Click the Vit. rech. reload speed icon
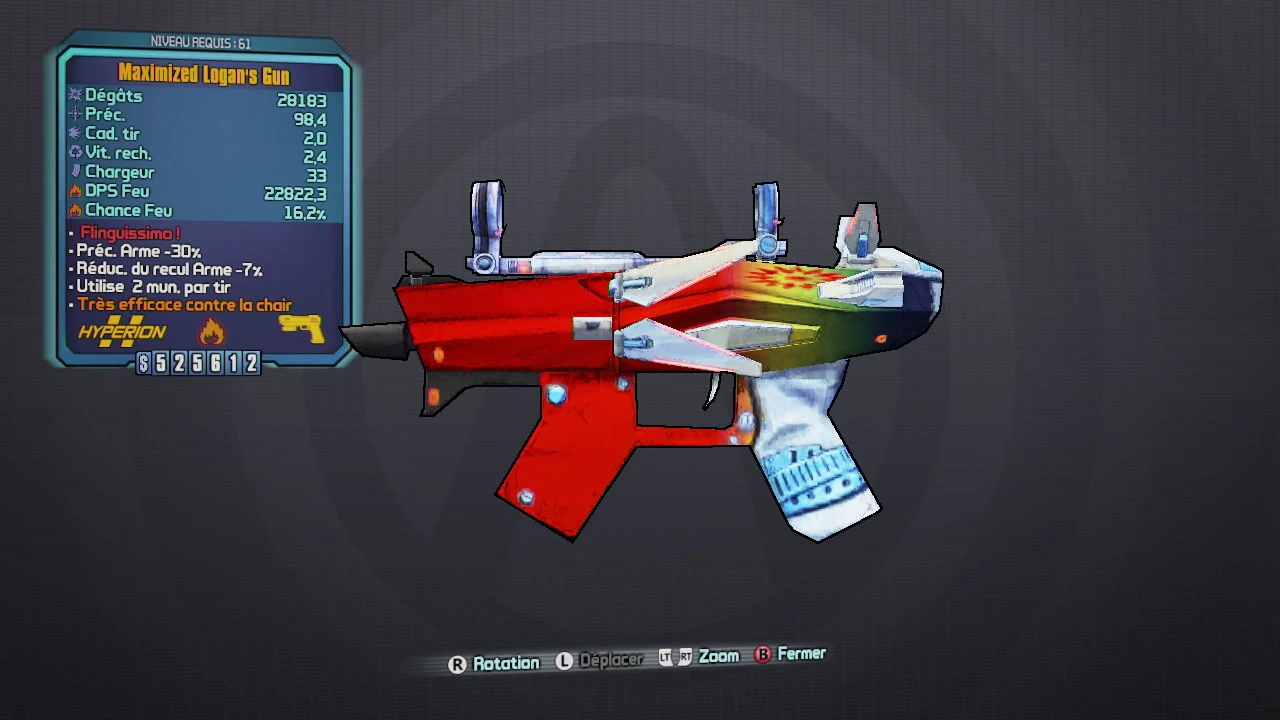The image size is (1280, 720). click(75, 152)
